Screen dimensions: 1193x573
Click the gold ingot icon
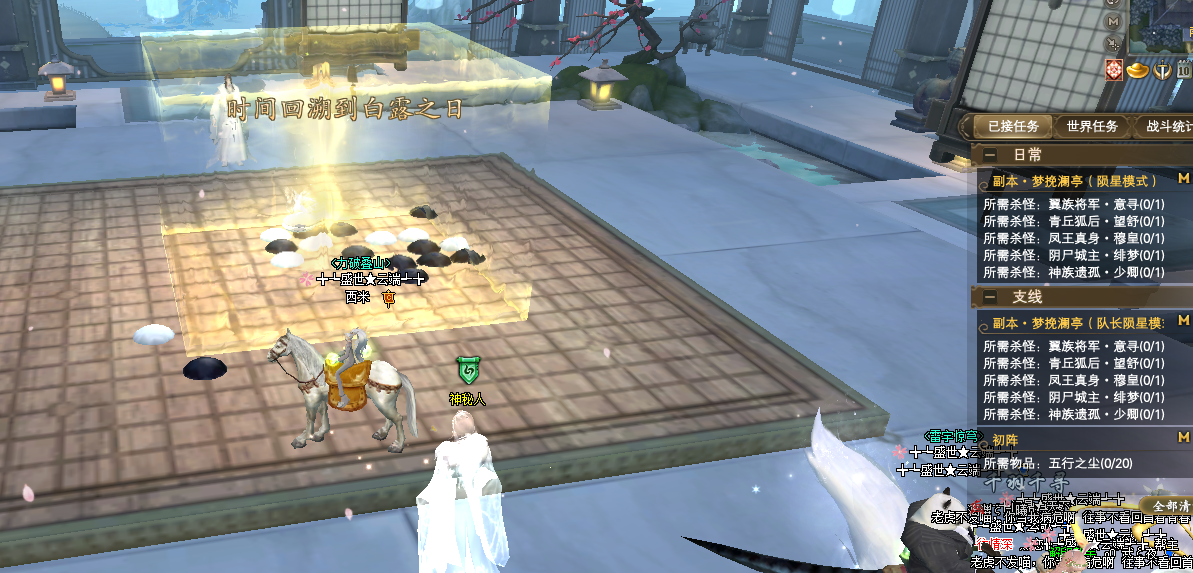1138,70
